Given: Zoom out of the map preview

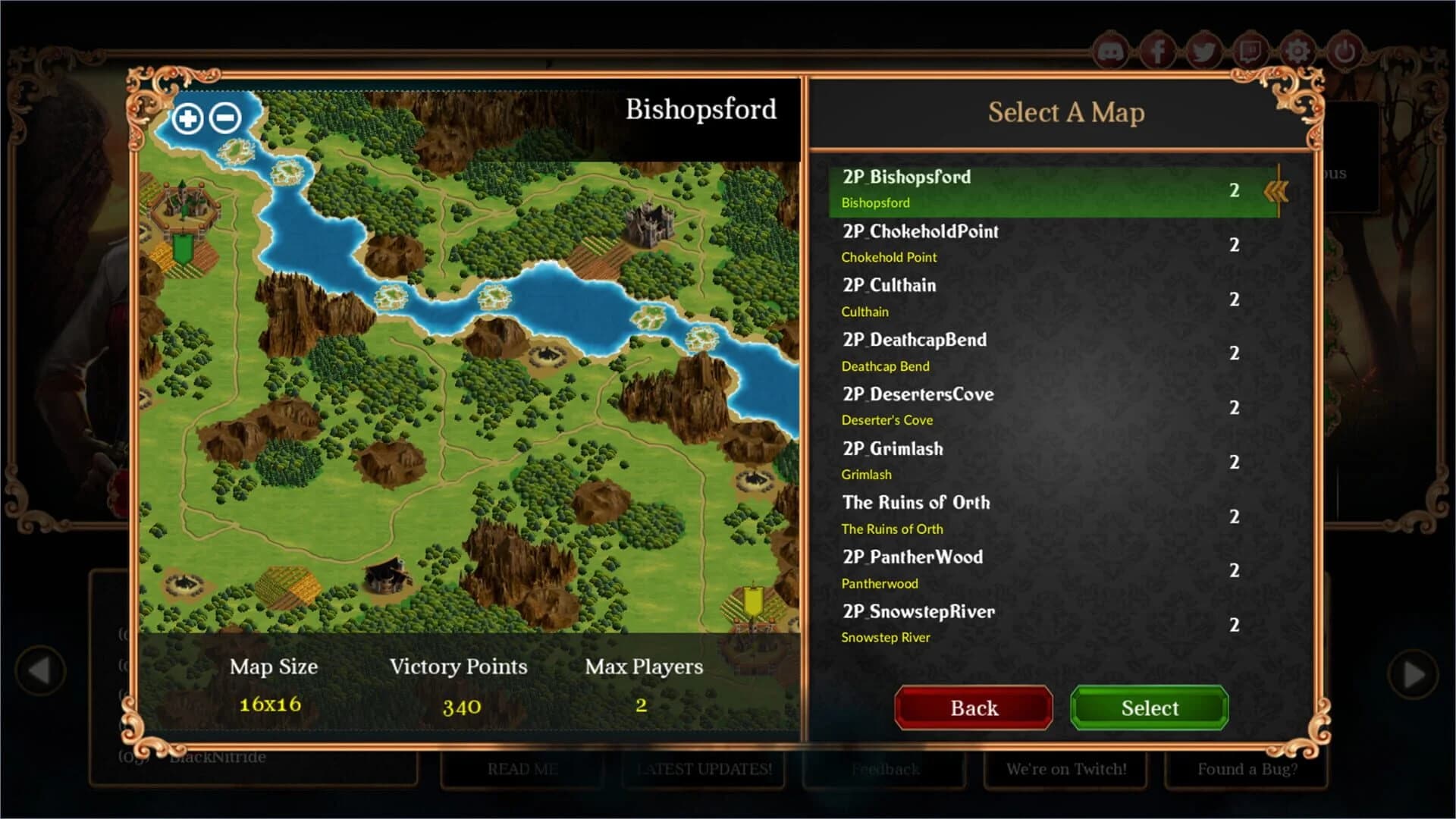Looking at the screenshot, I should click(x=224, y=118).
